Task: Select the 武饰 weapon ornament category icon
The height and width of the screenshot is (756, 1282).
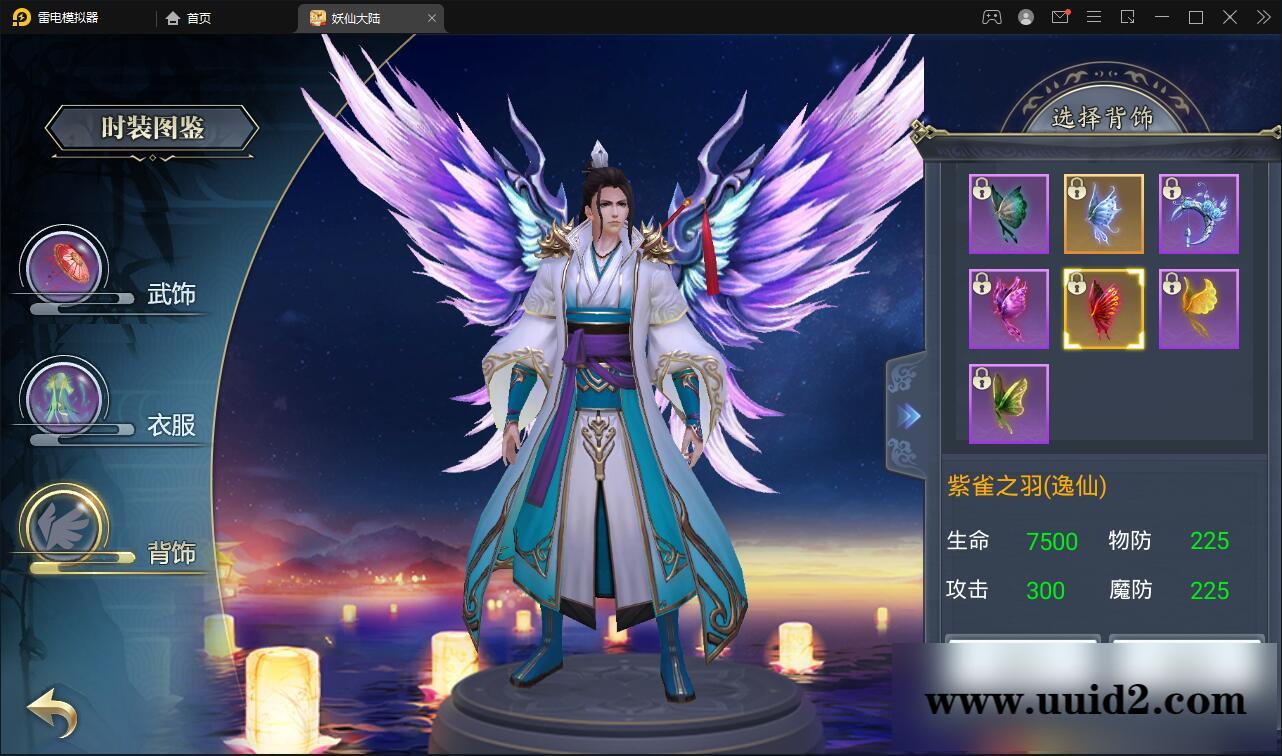Action: (x=64, y=264)
